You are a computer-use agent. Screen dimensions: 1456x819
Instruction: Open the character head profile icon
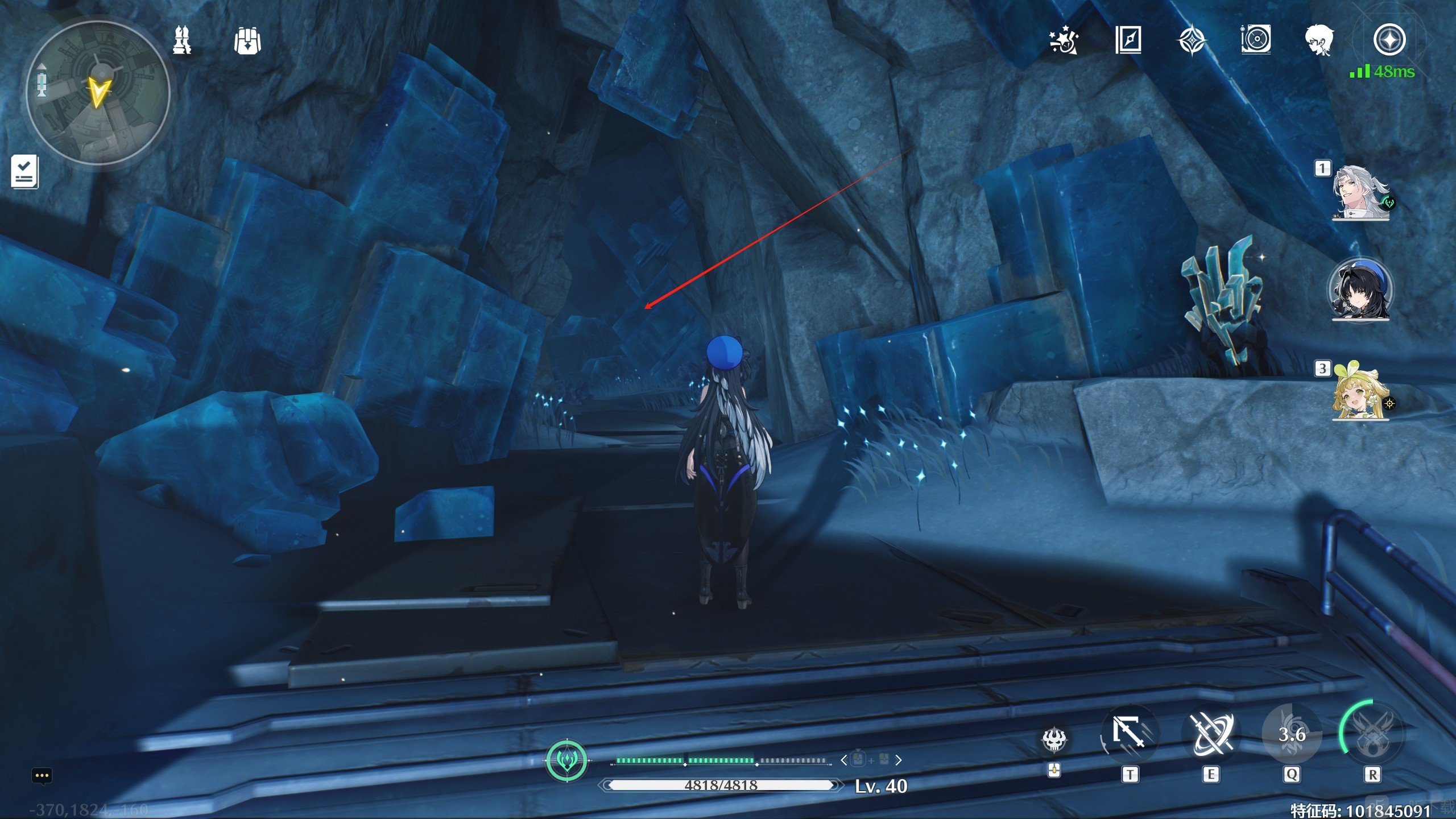[x=1319, y=40]
